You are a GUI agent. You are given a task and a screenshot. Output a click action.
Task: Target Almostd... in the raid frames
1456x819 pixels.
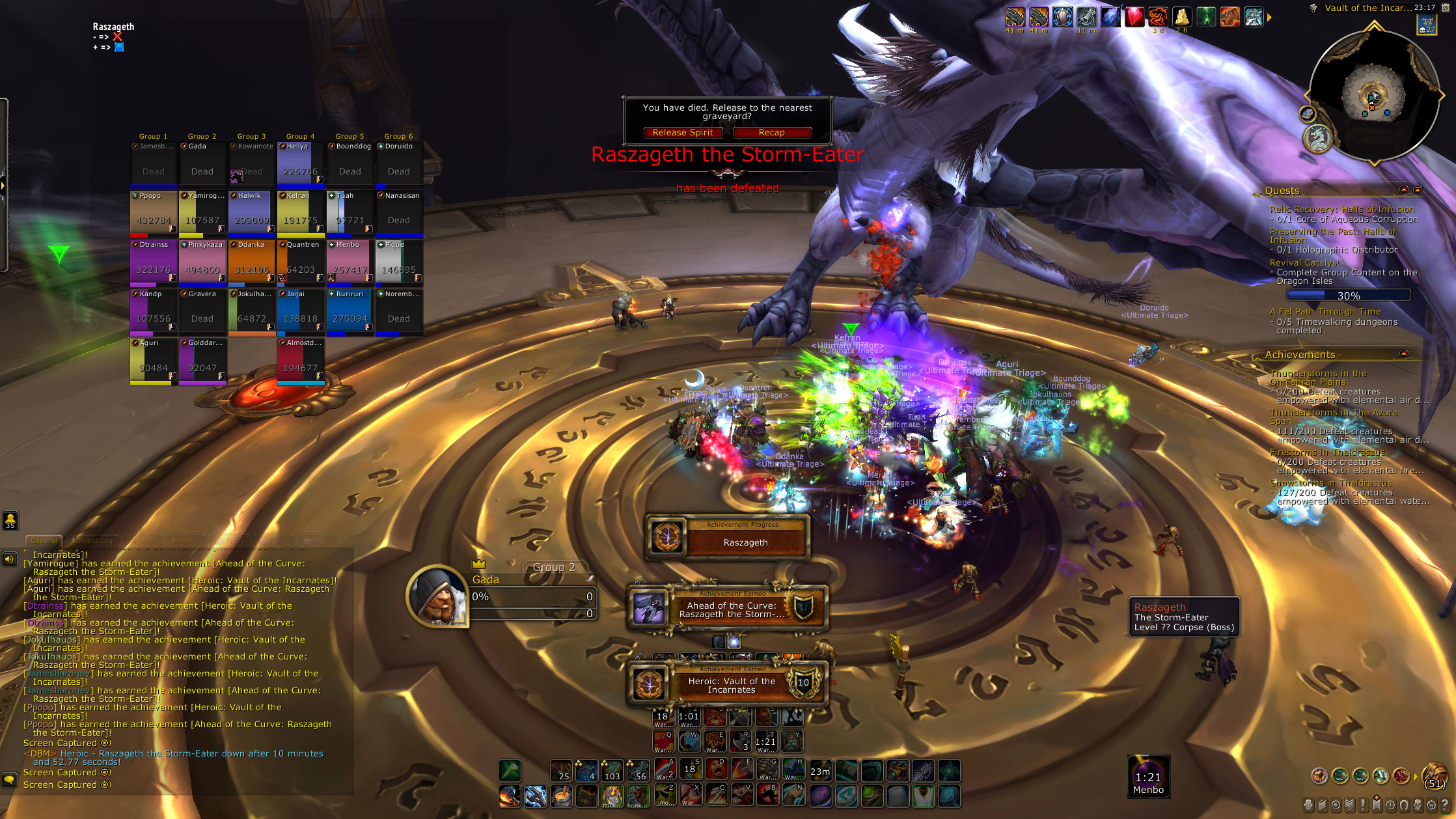coord(301,360)
